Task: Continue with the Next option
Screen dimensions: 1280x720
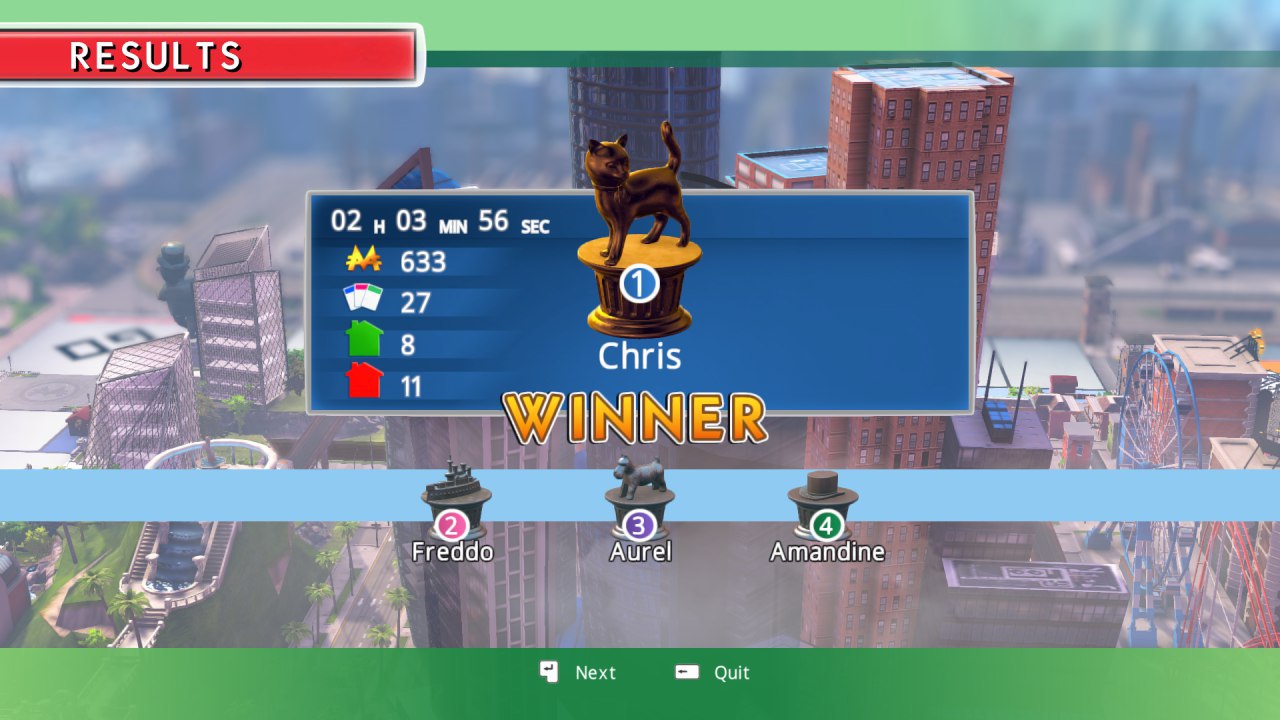Action: [x=580, y=673]
